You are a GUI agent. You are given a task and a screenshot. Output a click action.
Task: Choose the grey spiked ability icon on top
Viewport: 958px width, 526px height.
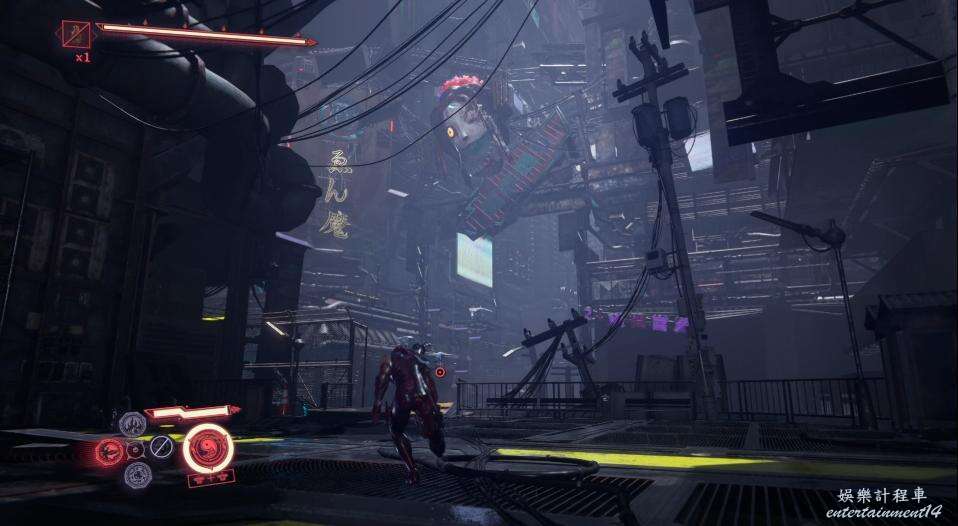(133, 424)
